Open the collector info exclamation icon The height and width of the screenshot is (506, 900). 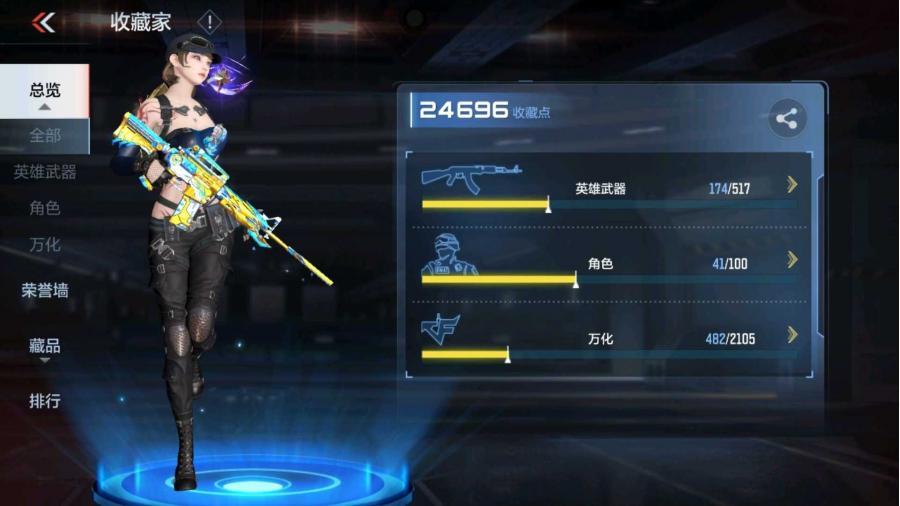click(x=209, y=22)
